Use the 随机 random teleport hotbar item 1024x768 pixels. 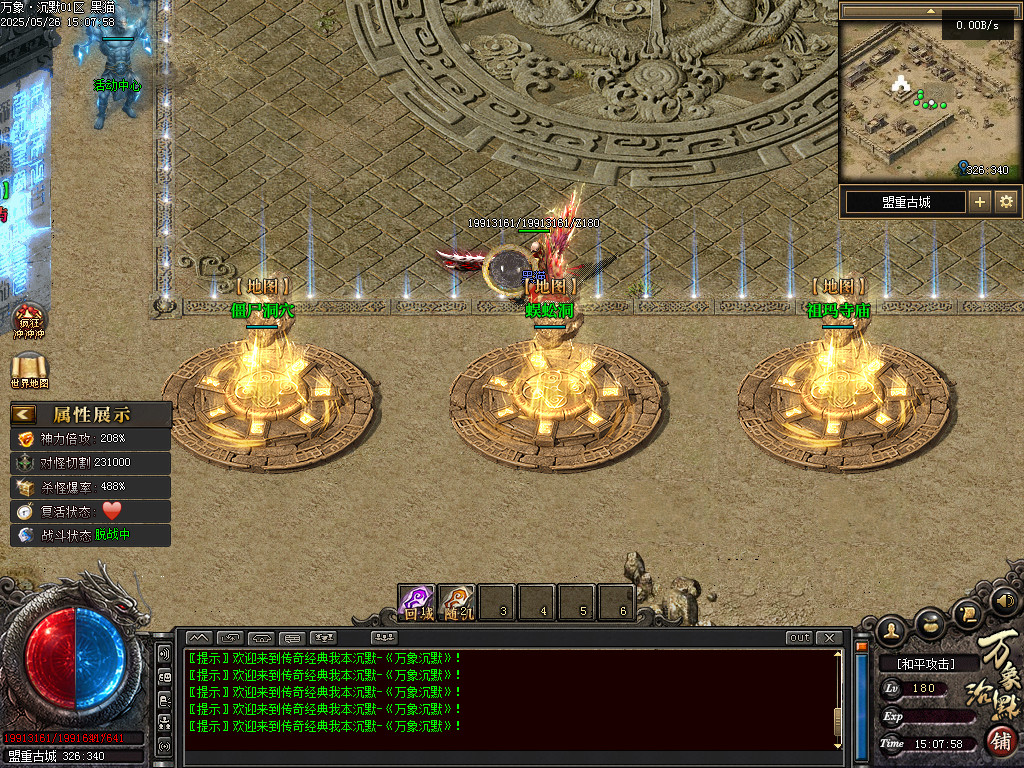click(457, 602)
